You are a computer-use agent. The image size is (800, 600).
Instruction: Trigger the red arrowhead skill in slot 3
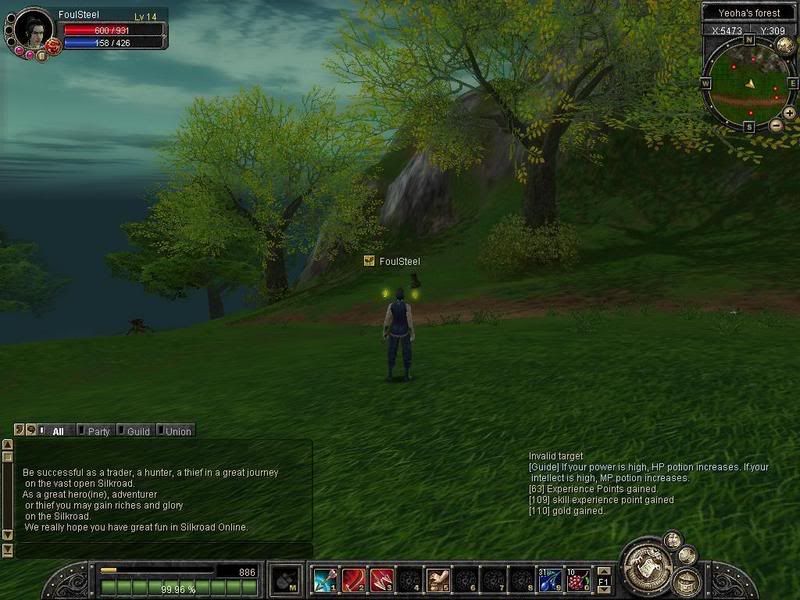[x=380, y=579]
